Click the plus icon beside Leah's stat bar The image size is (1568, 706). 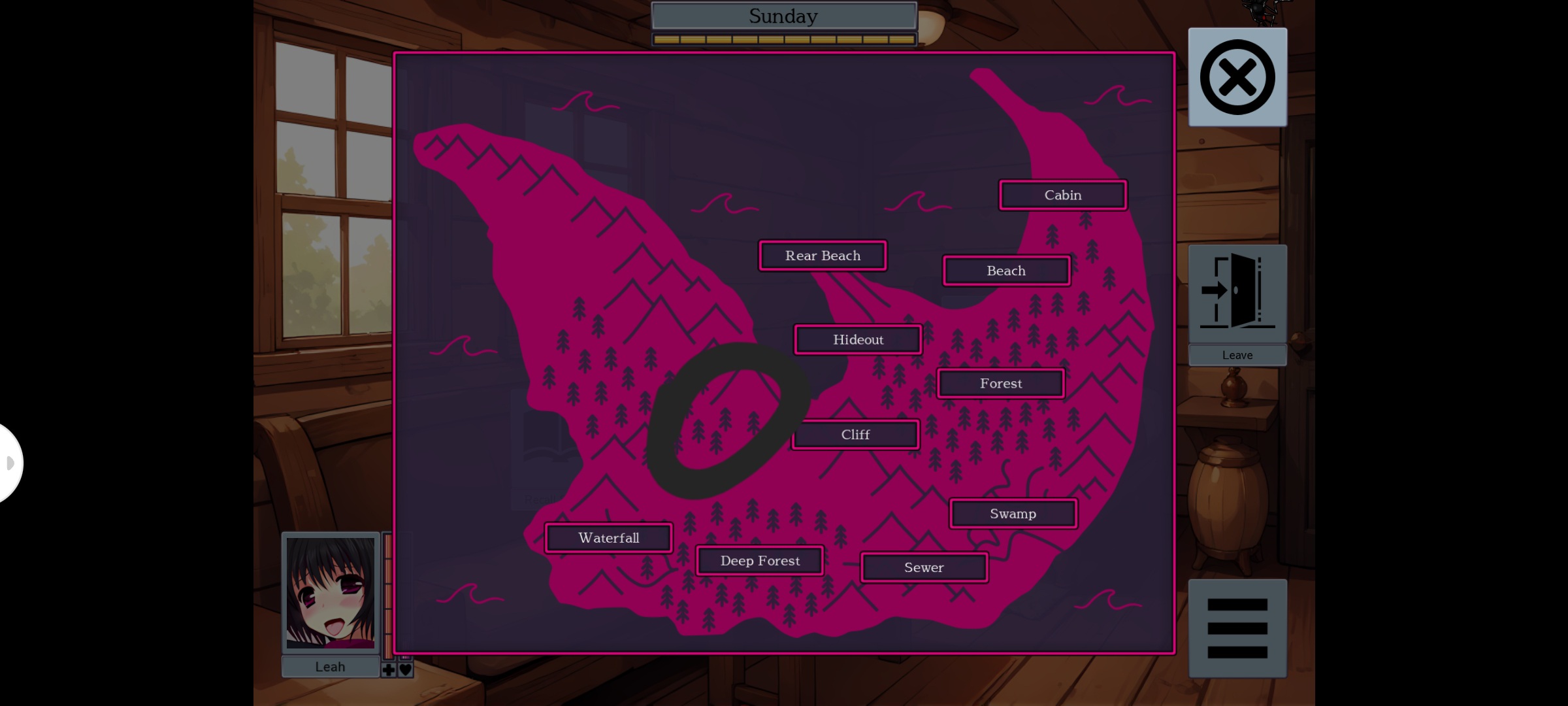(x=388, y=669)
